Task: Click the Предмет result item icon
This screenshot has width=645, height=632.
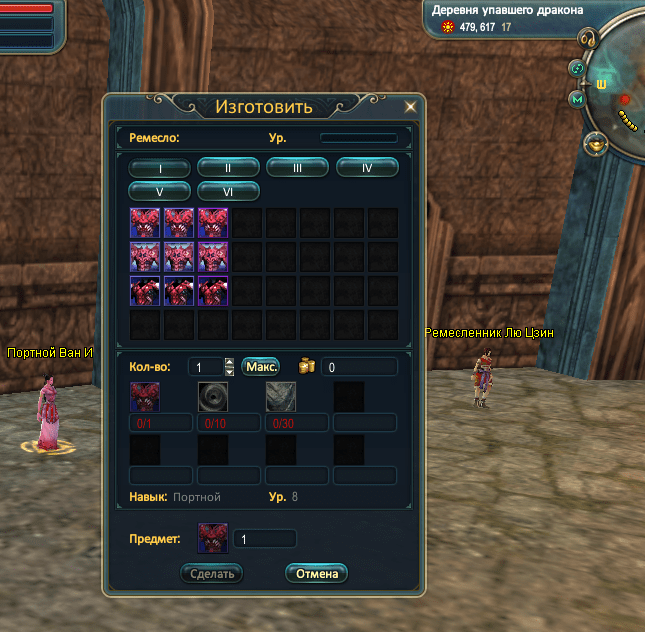Action: click(213, 538)
